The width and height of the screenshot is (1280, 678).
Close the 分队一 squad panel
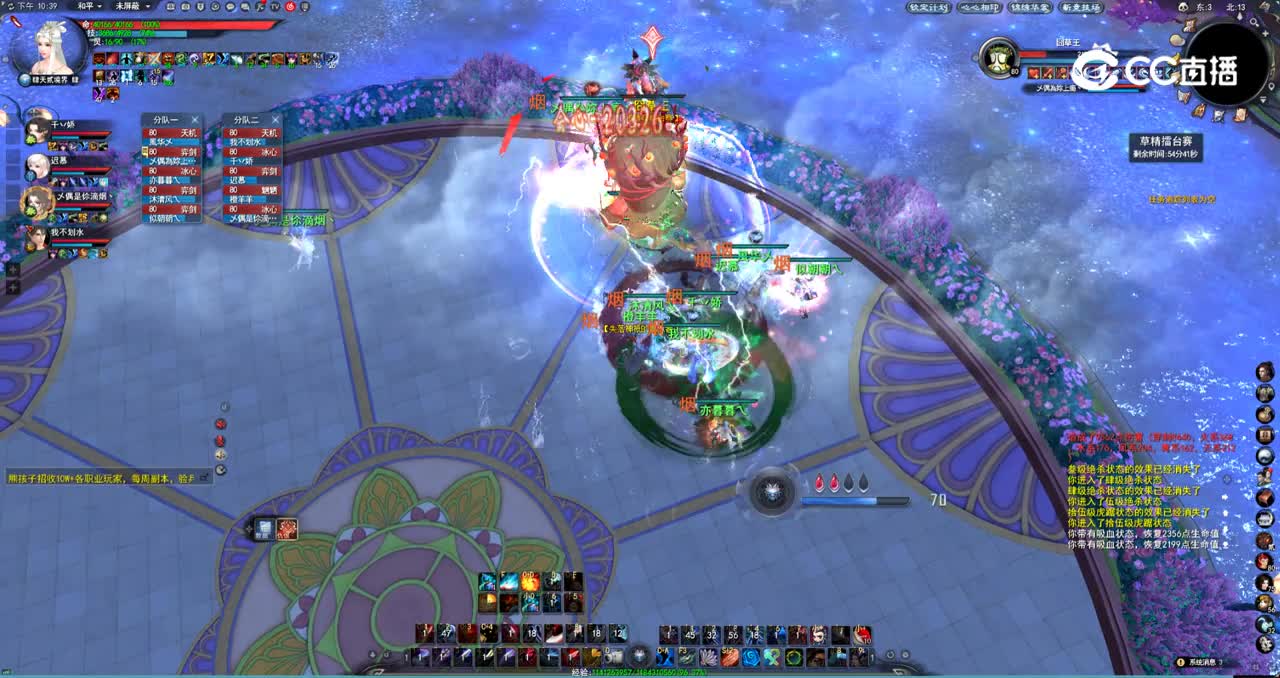point(195,120)
